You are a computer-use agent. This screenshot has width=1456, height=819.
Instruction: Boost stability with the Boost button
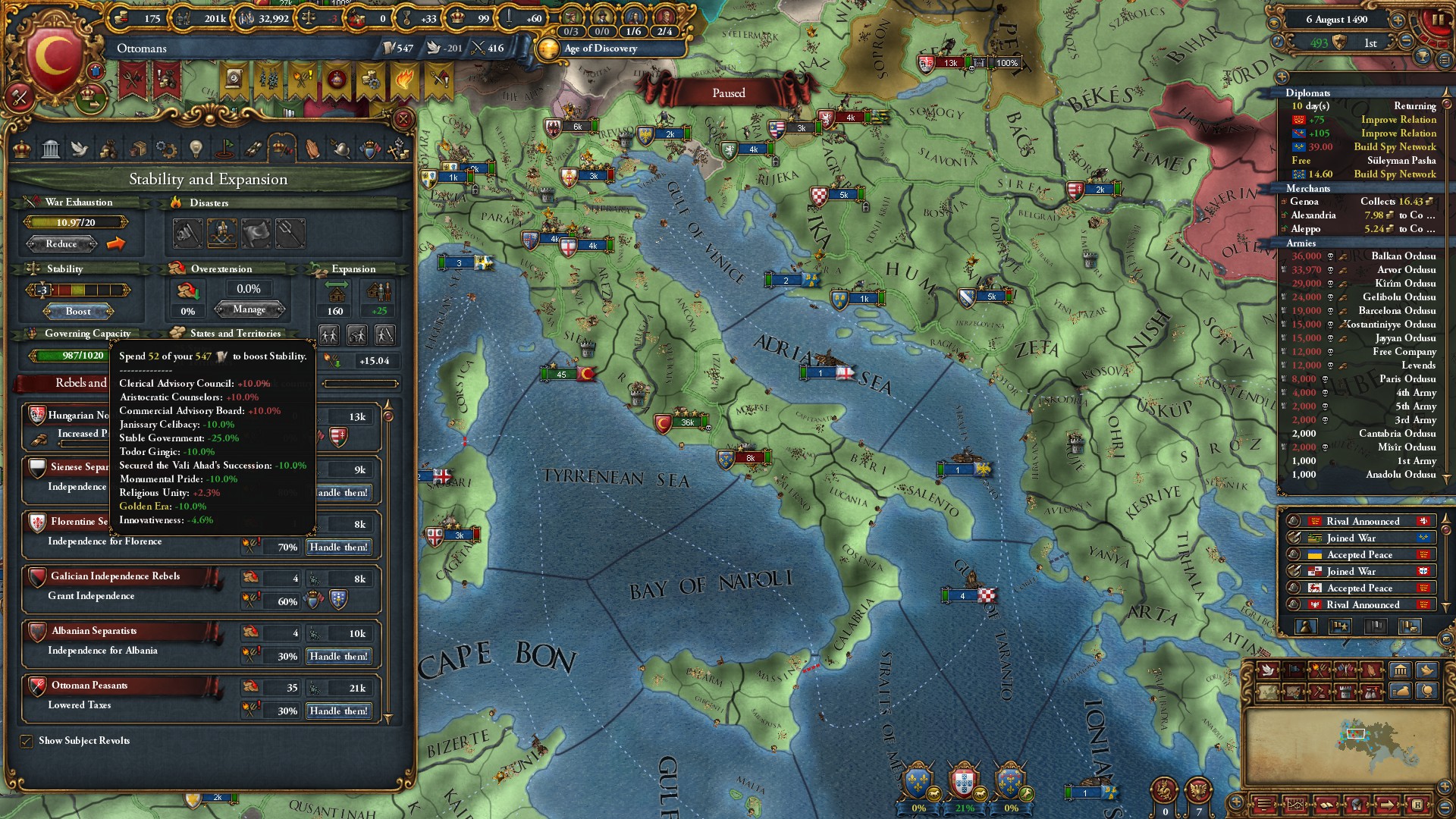tap(78, 311)
